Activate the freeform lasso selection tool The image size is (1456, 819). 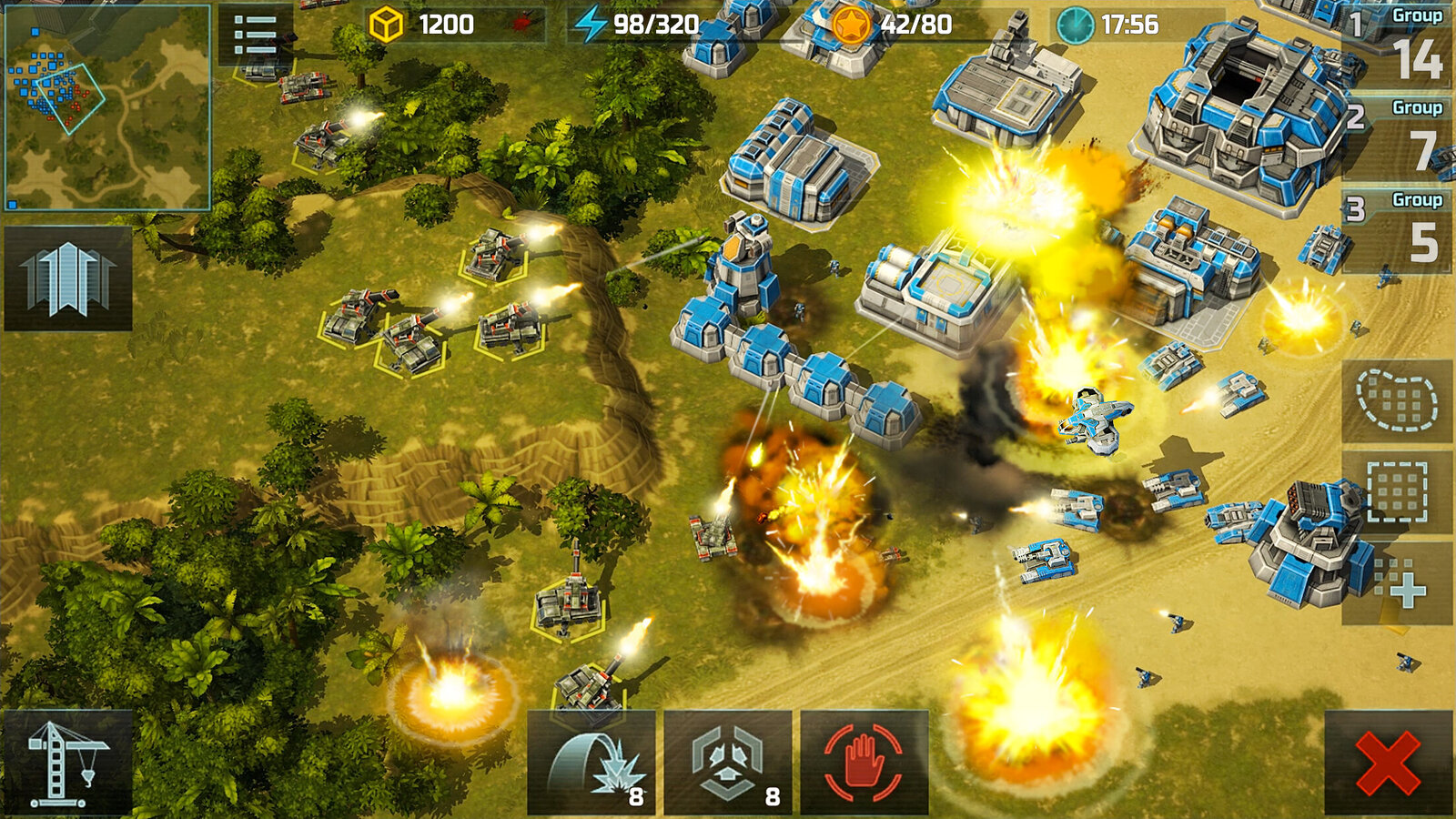tap(1397, 400)
